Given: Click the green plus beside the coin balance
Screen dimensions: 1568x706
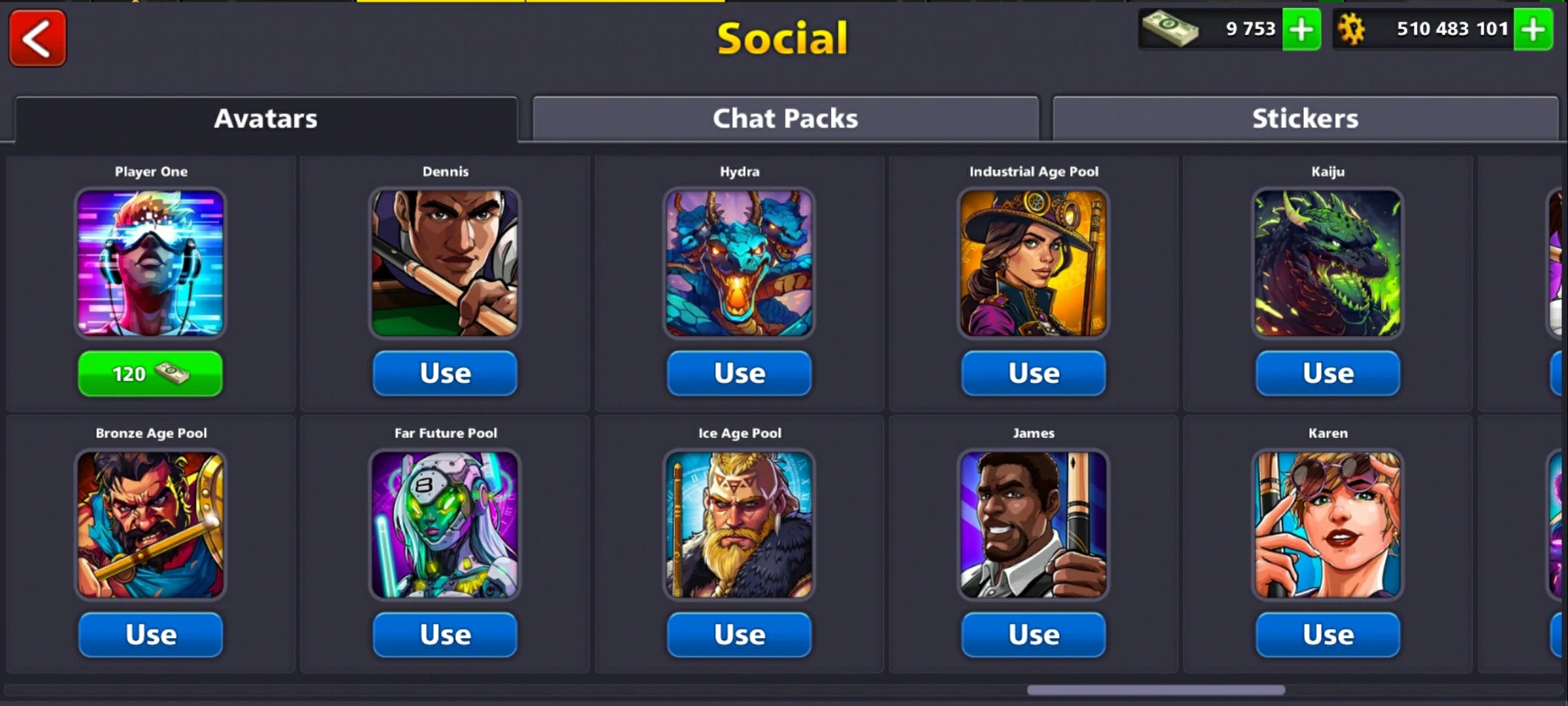Looking at the screenshot, I should 1533,29.
